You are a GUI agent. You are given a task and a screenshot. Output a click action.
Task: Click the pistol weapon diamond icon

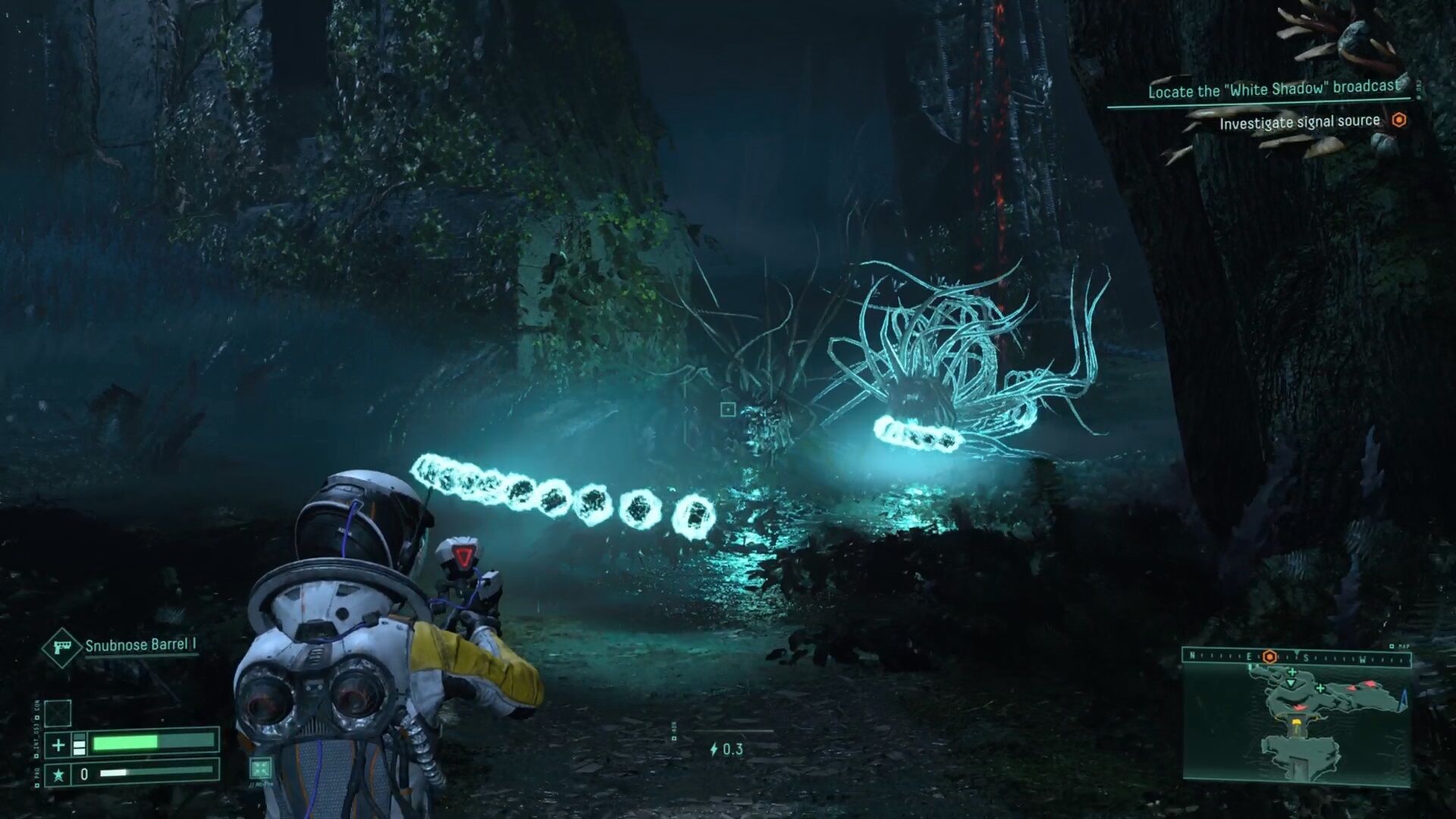pyautogui.click(x=61, y=647)
